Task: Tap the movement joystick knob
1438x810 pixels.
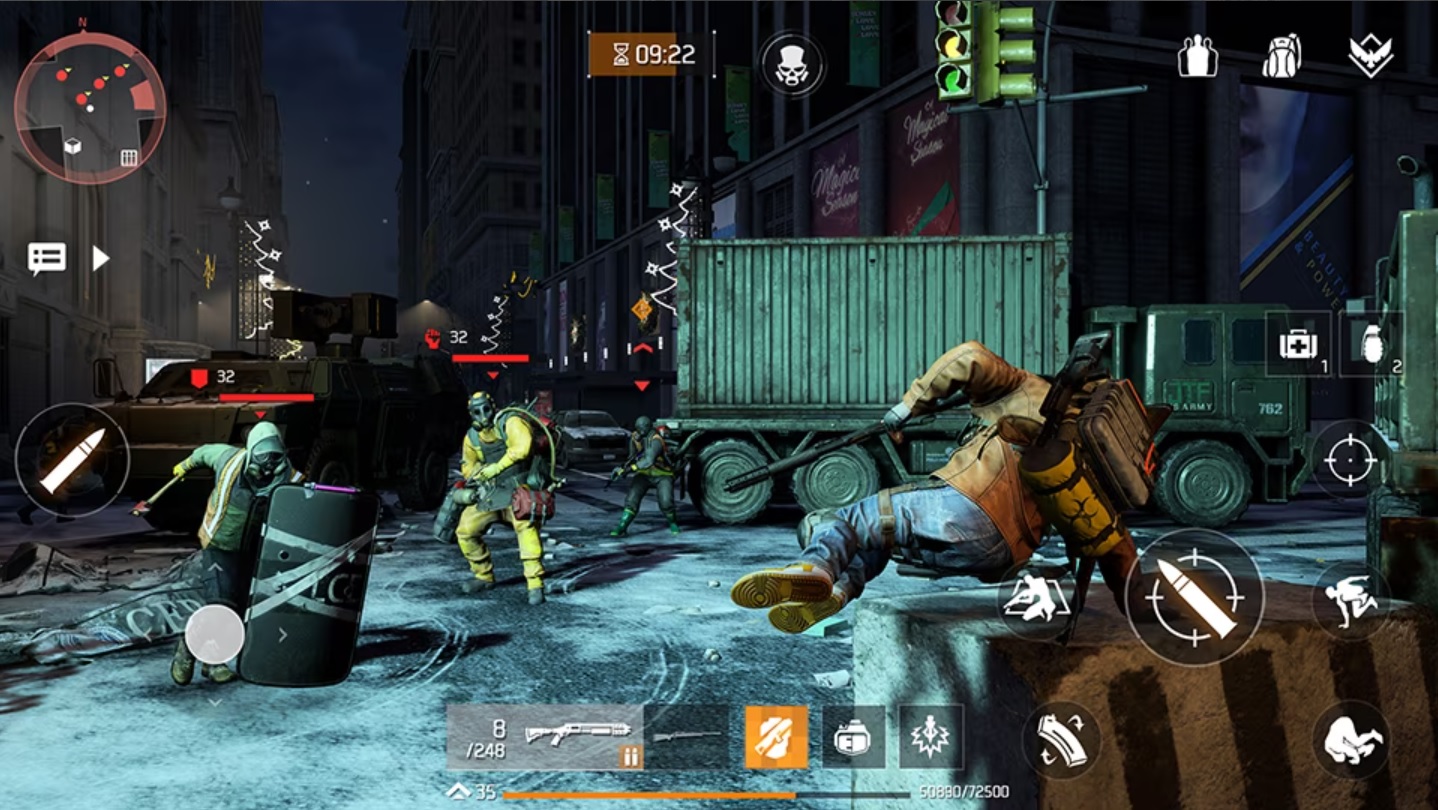Action: (x=214, y=634)
